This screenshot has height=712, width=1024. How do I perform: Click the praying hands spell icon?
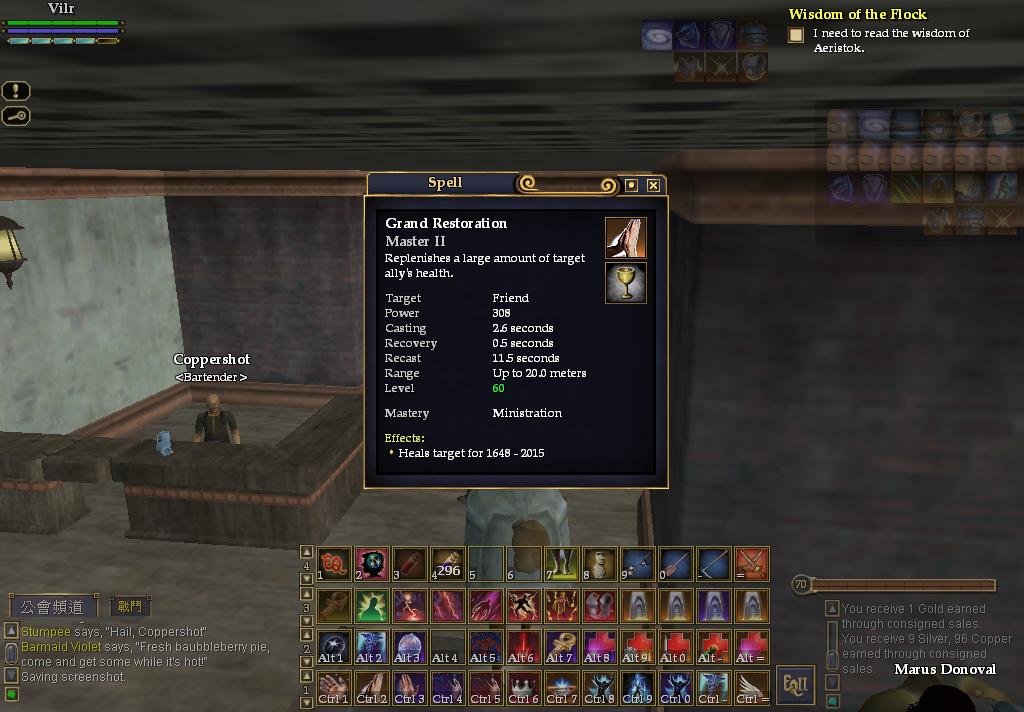pos(626,238)
